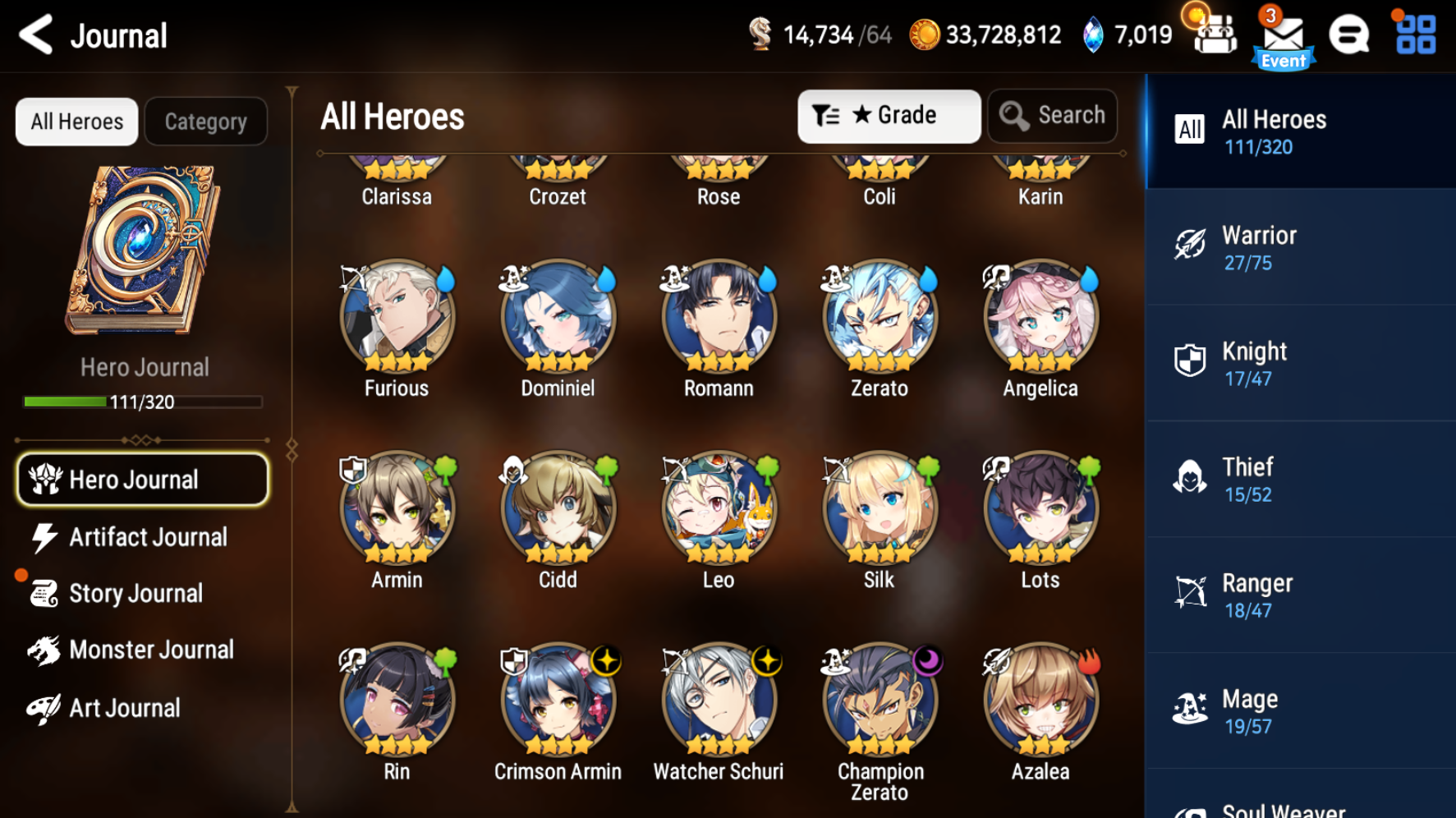Choose the Crimson Armin portrait
Screen dimensions: 1456x818
558,701
